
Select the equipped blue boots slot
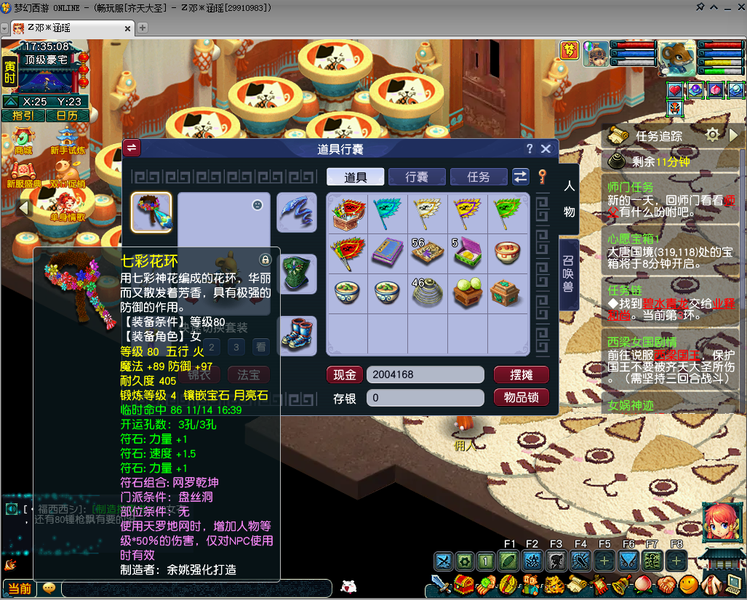pos(297,334)
